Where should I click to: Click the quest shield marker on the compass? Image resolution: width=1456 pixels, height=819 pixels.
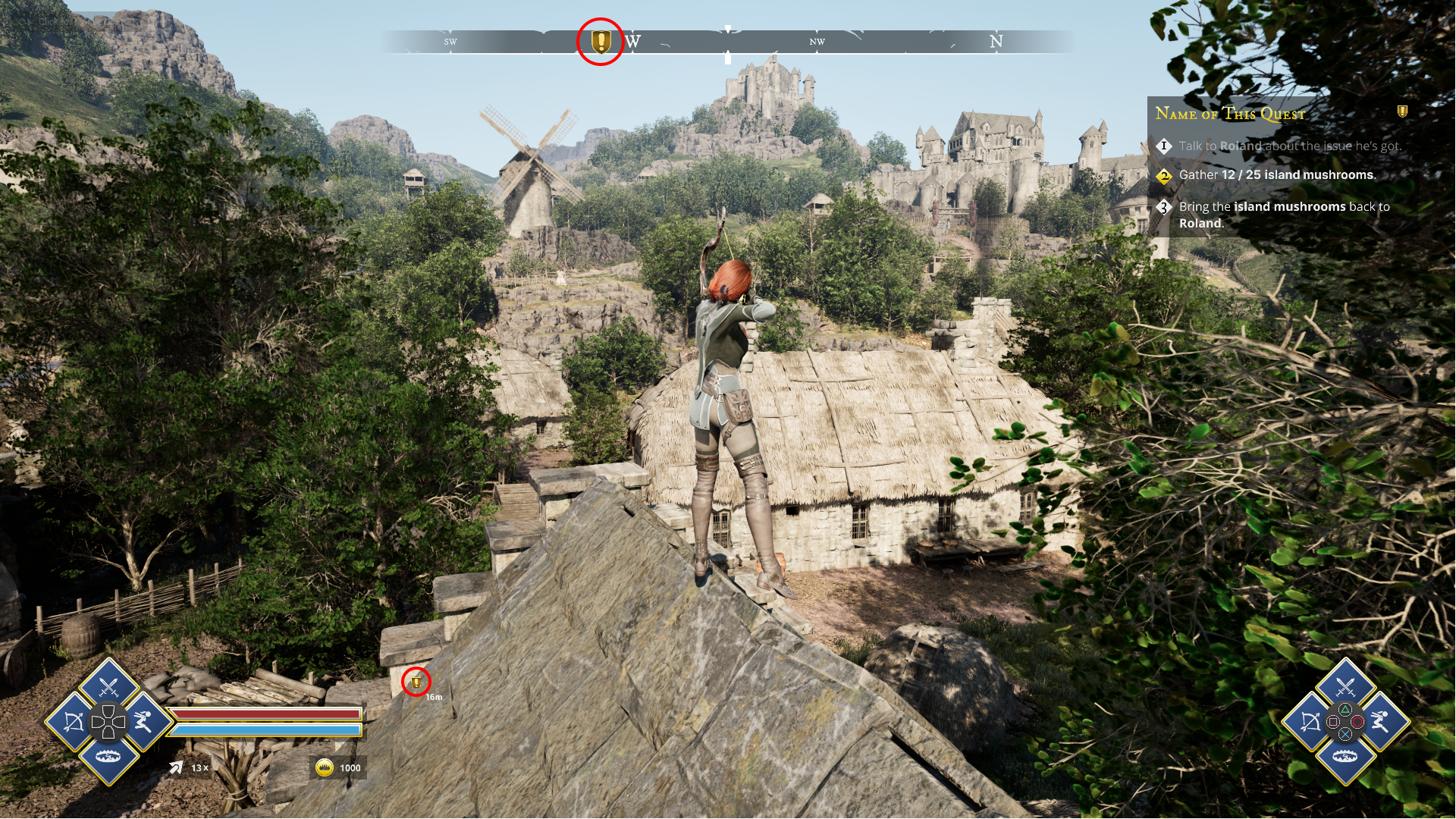[601, 41]
